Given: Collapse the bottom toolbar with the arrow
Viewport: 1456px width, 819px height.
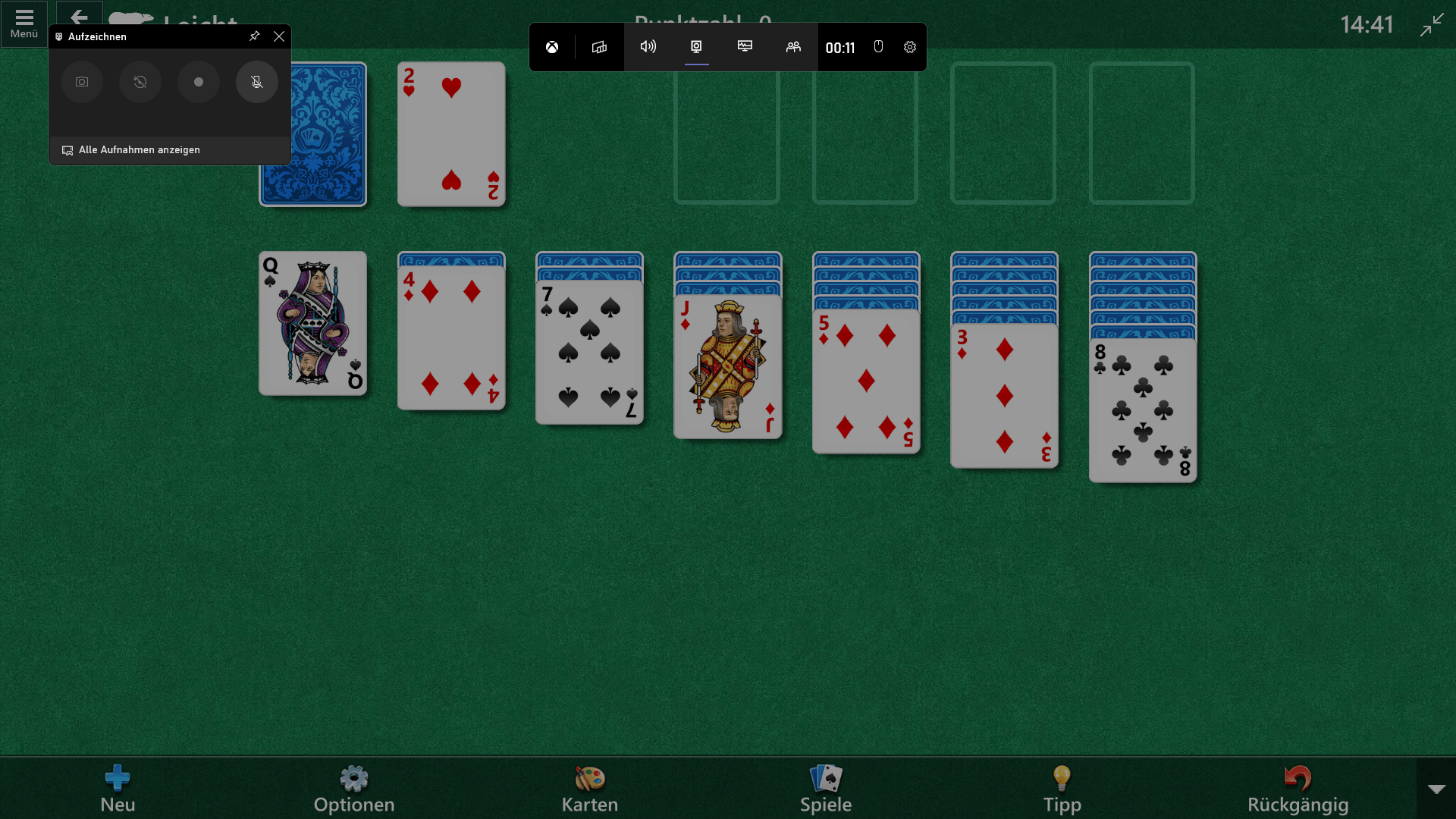Looking at the screenshot, I should tap(1436, 789).
